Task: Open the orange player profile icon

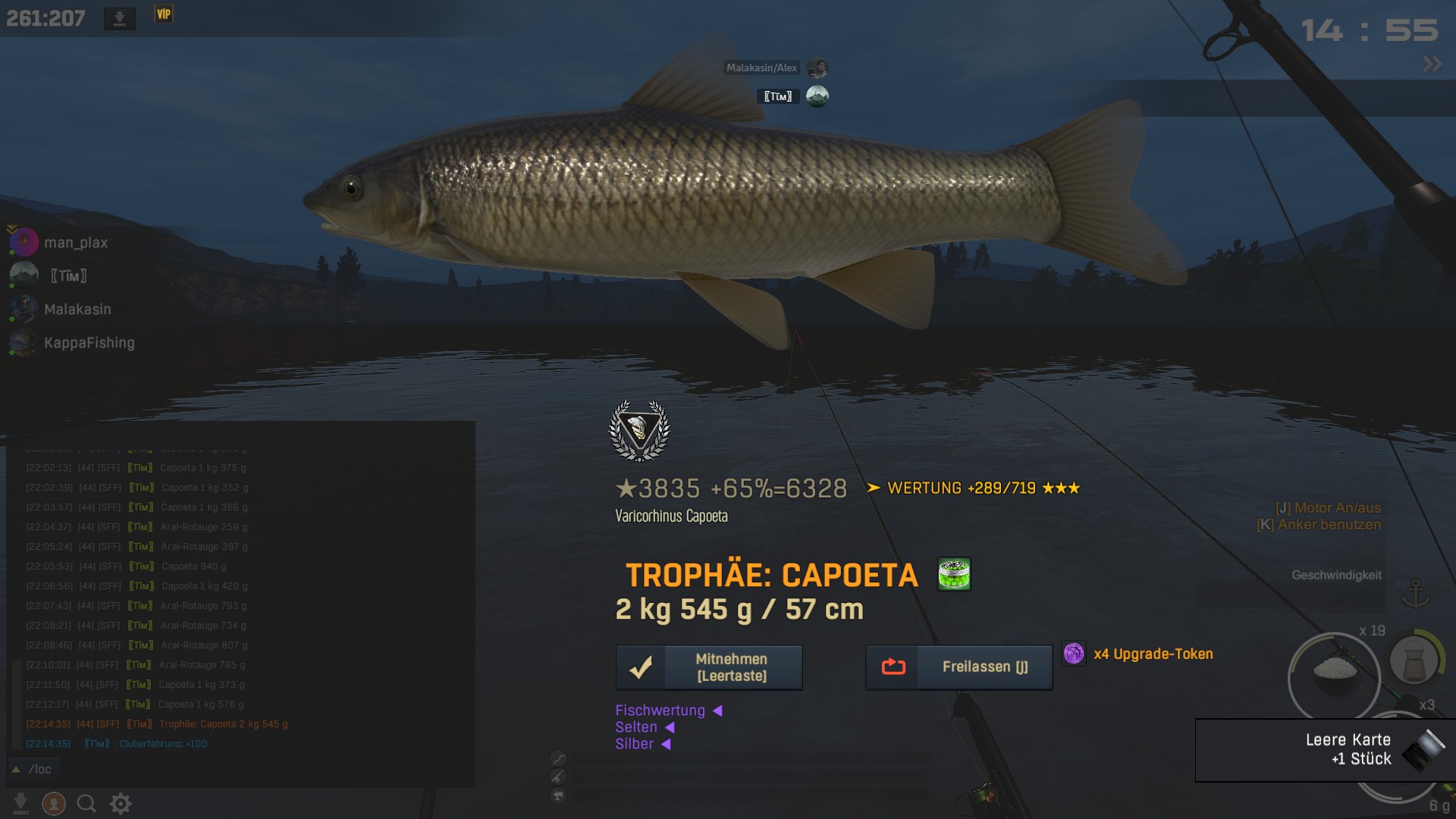Action: coord(54,803)
